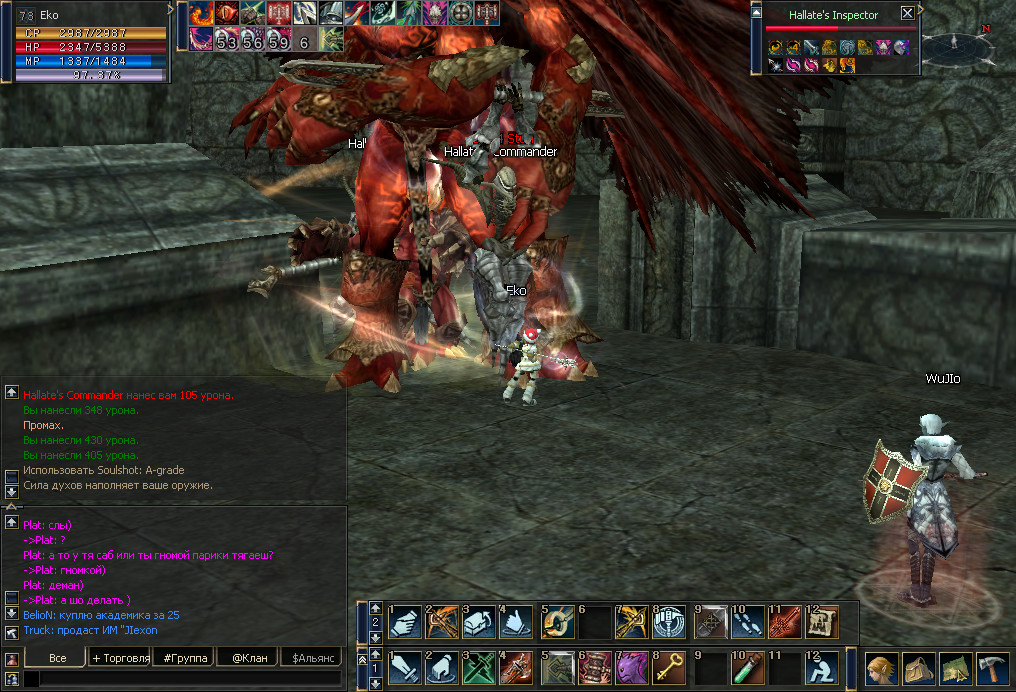Viewport: 1016px width, 692px height.
Task: Switch to the Все chat tab
Action: pyautogui.click(x=57, y=657)
